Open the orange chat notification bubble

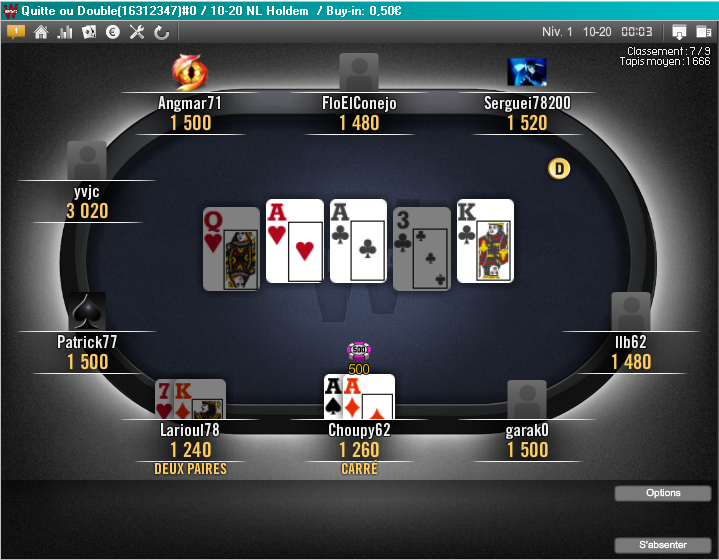click(15, 31)
